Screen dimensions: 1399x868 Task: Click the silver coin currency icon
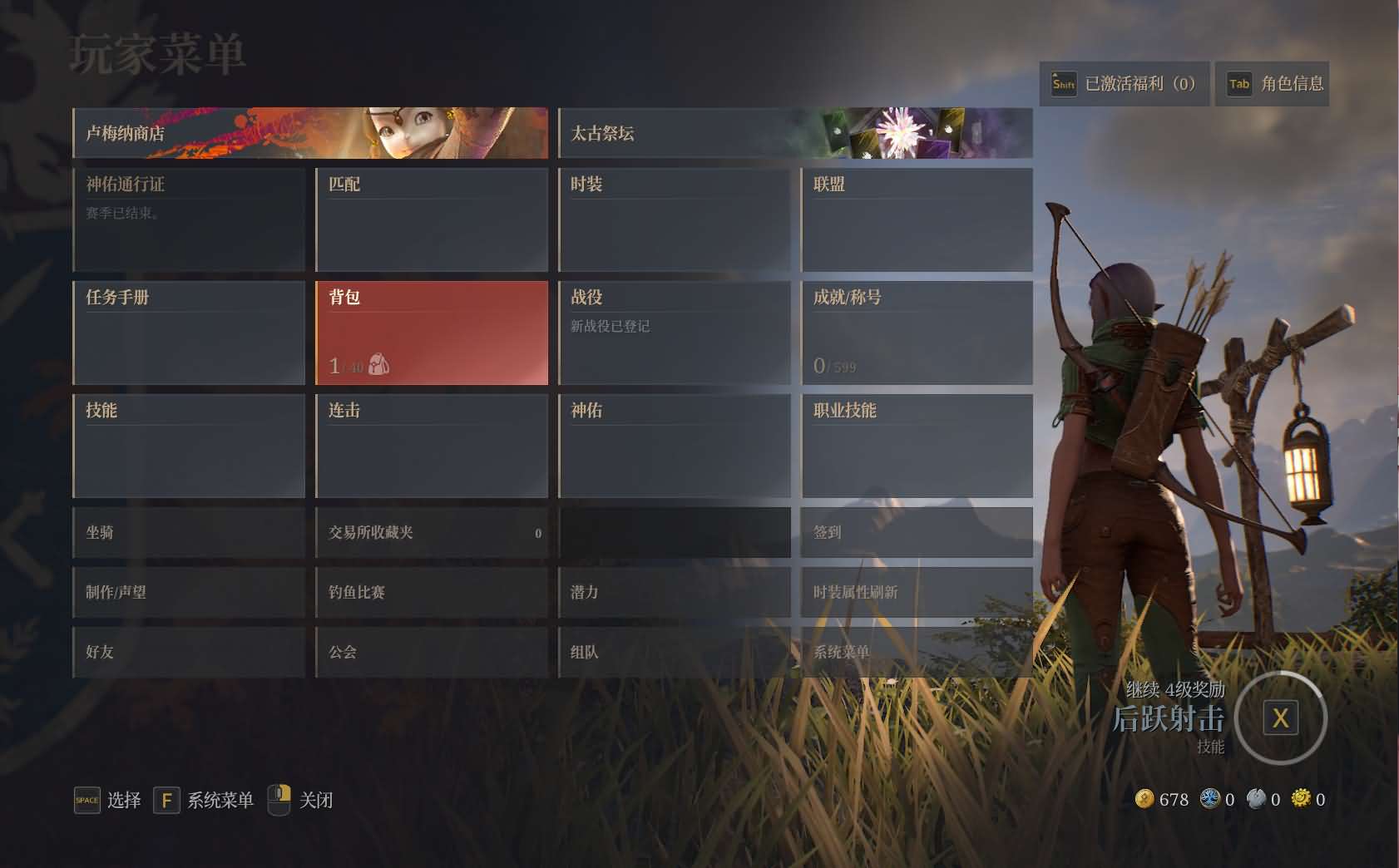click(1255, 799)
